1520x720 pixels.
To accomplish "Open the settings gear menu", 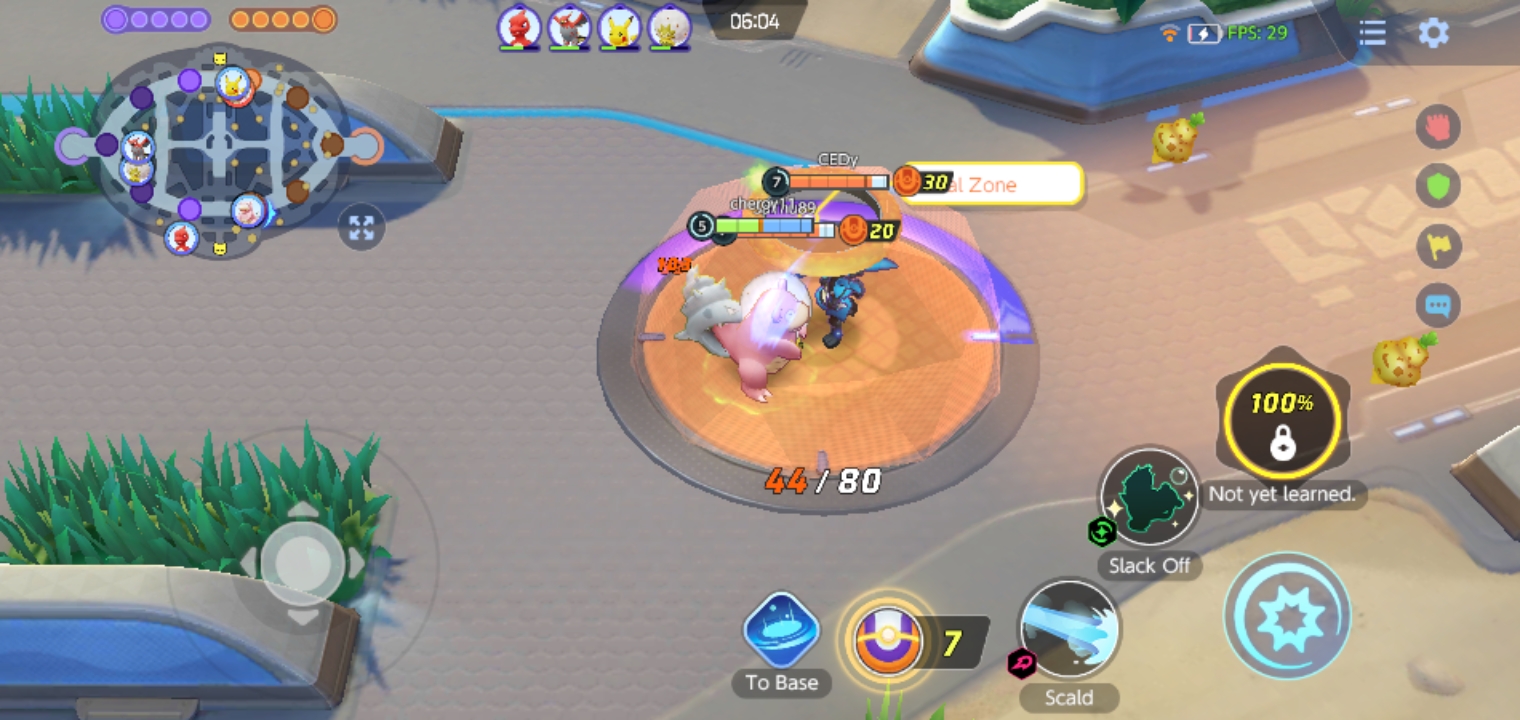I will [x=1433, y=33].
